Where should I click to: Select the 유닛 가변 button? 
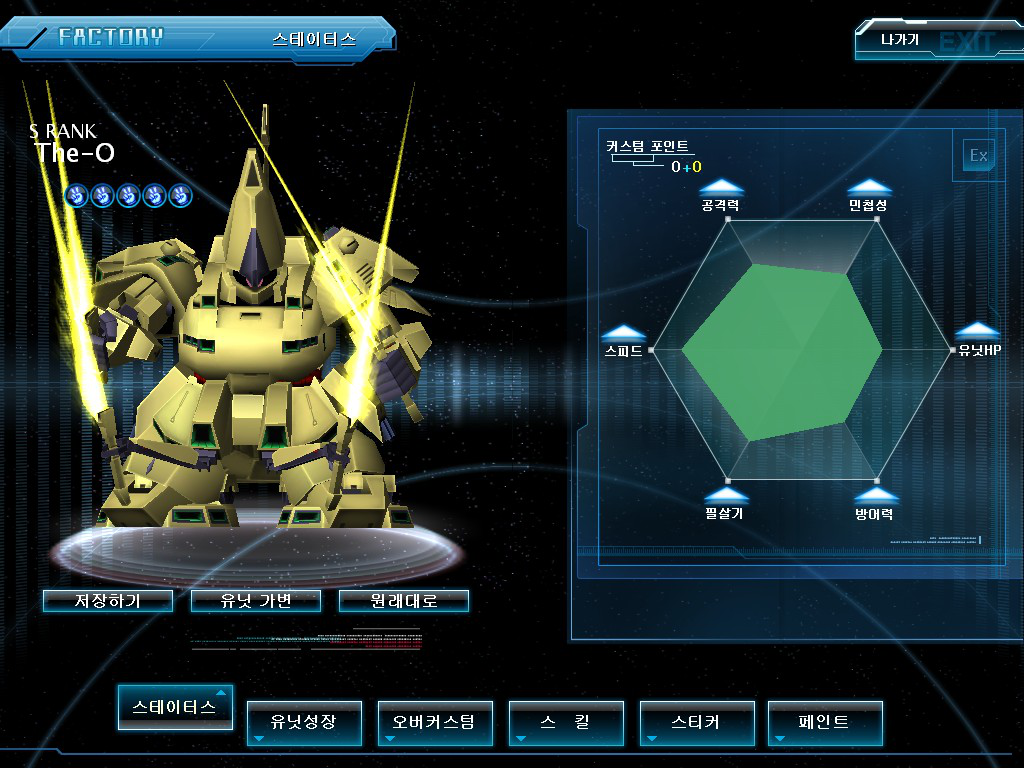tap(256, 601)
